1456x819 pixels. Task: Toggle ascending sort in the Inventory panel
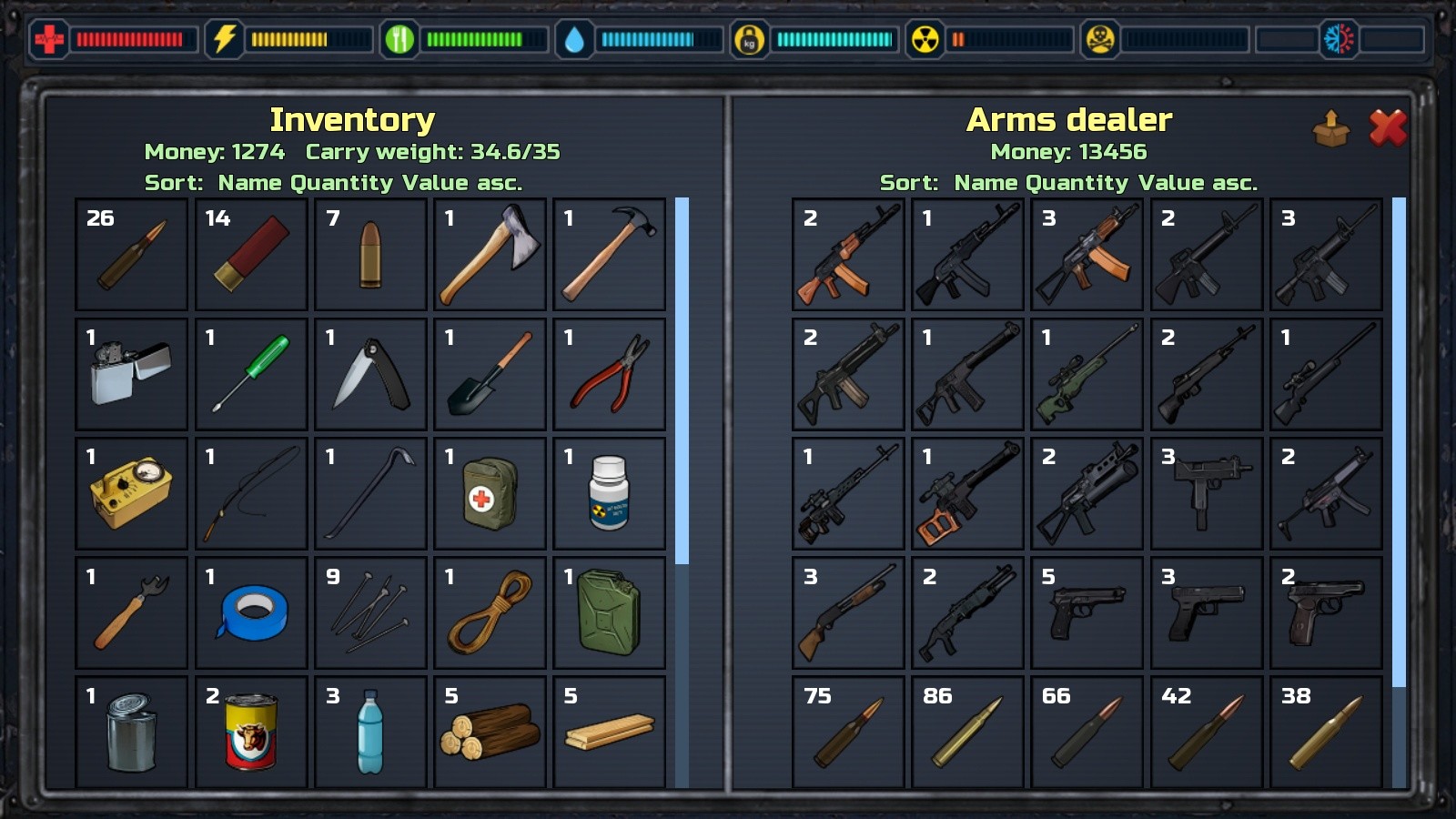492,182
